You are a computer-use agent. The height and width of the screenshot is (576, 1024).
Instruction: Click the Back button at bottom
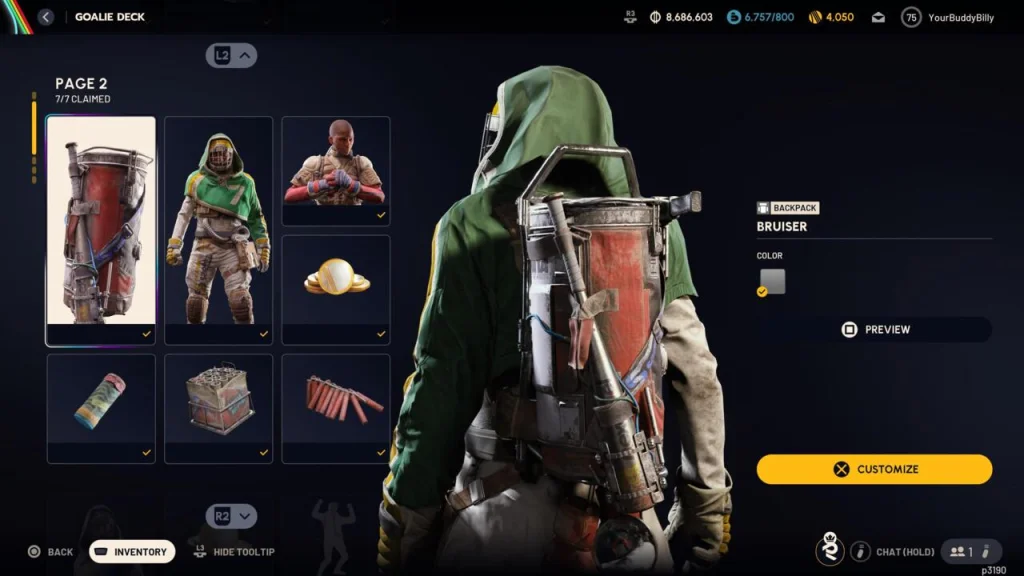[50, 552]
